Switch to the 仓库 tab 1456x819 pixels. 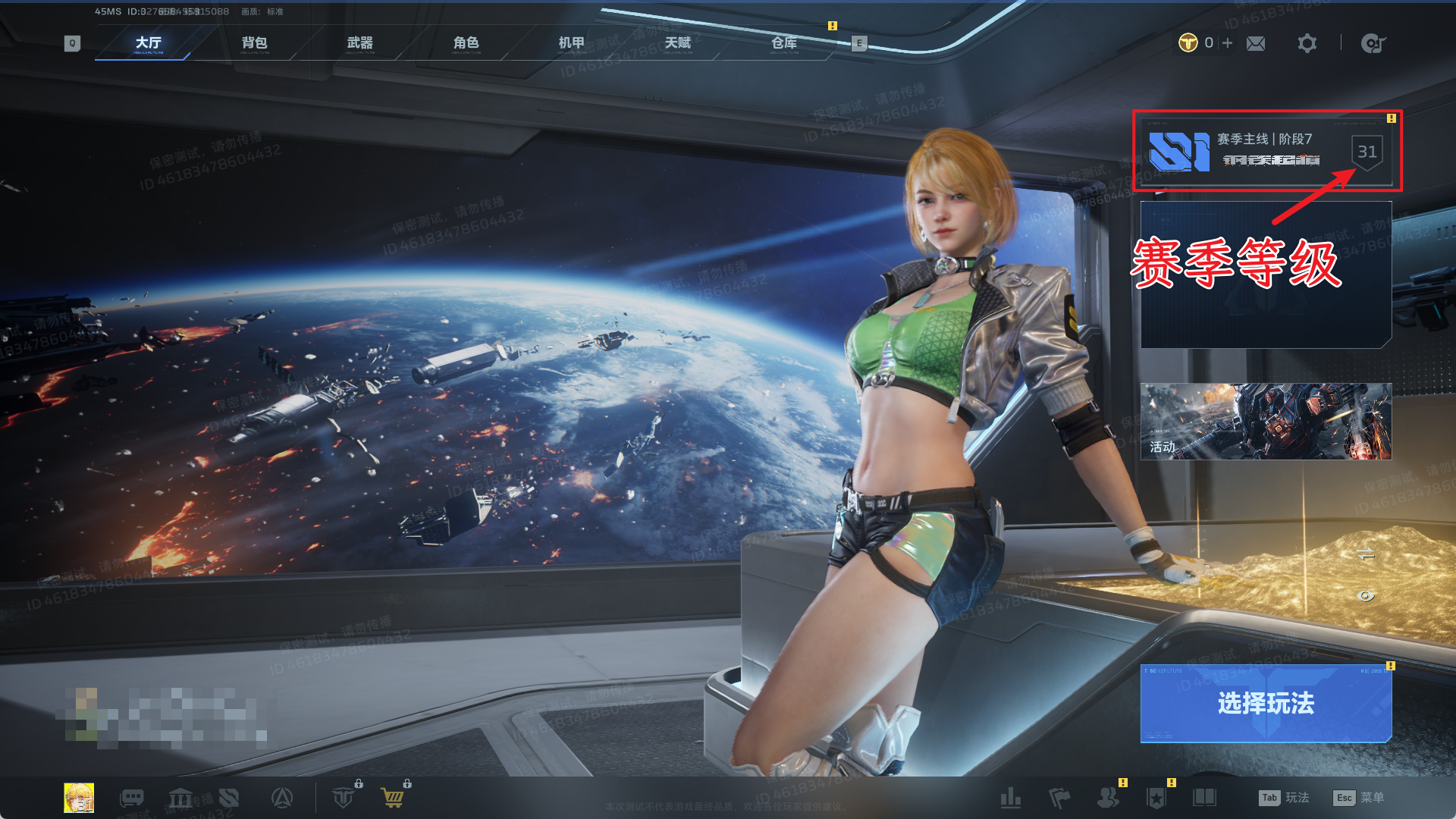click(784, 43)
